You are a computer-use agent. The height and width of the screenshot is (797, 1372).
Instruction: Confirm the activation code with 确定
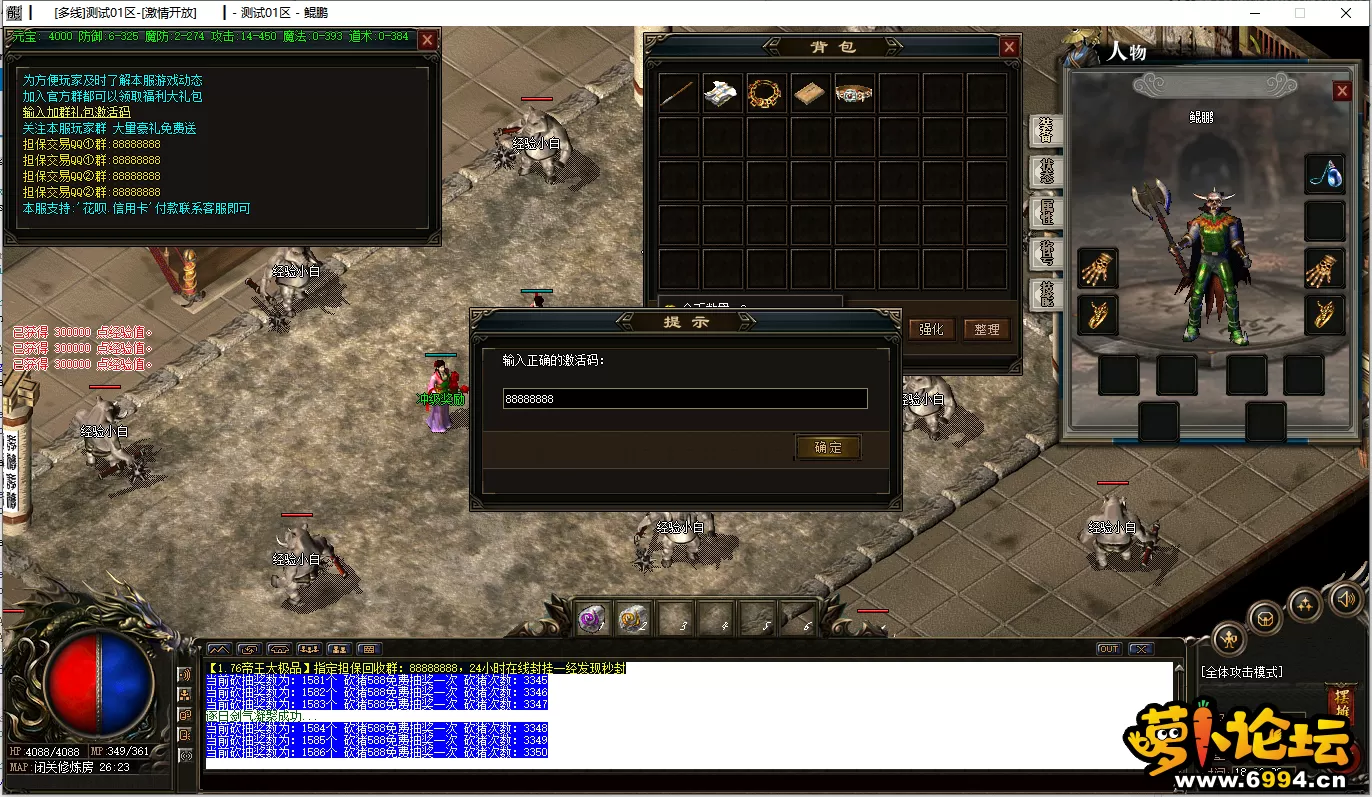click(828, 447)
